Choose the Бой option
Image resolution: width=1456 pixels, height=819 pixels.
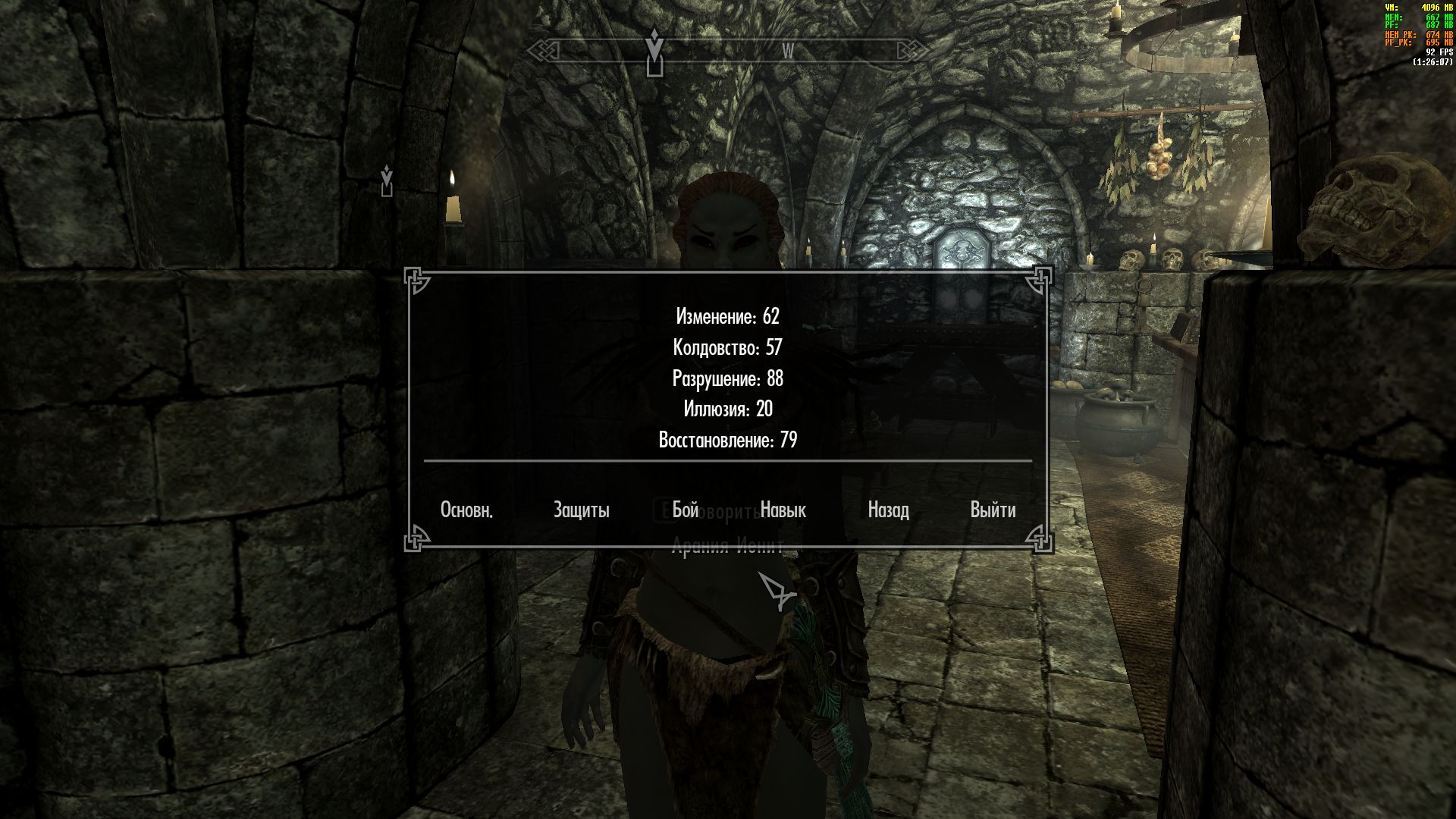(x=685, y=510)
